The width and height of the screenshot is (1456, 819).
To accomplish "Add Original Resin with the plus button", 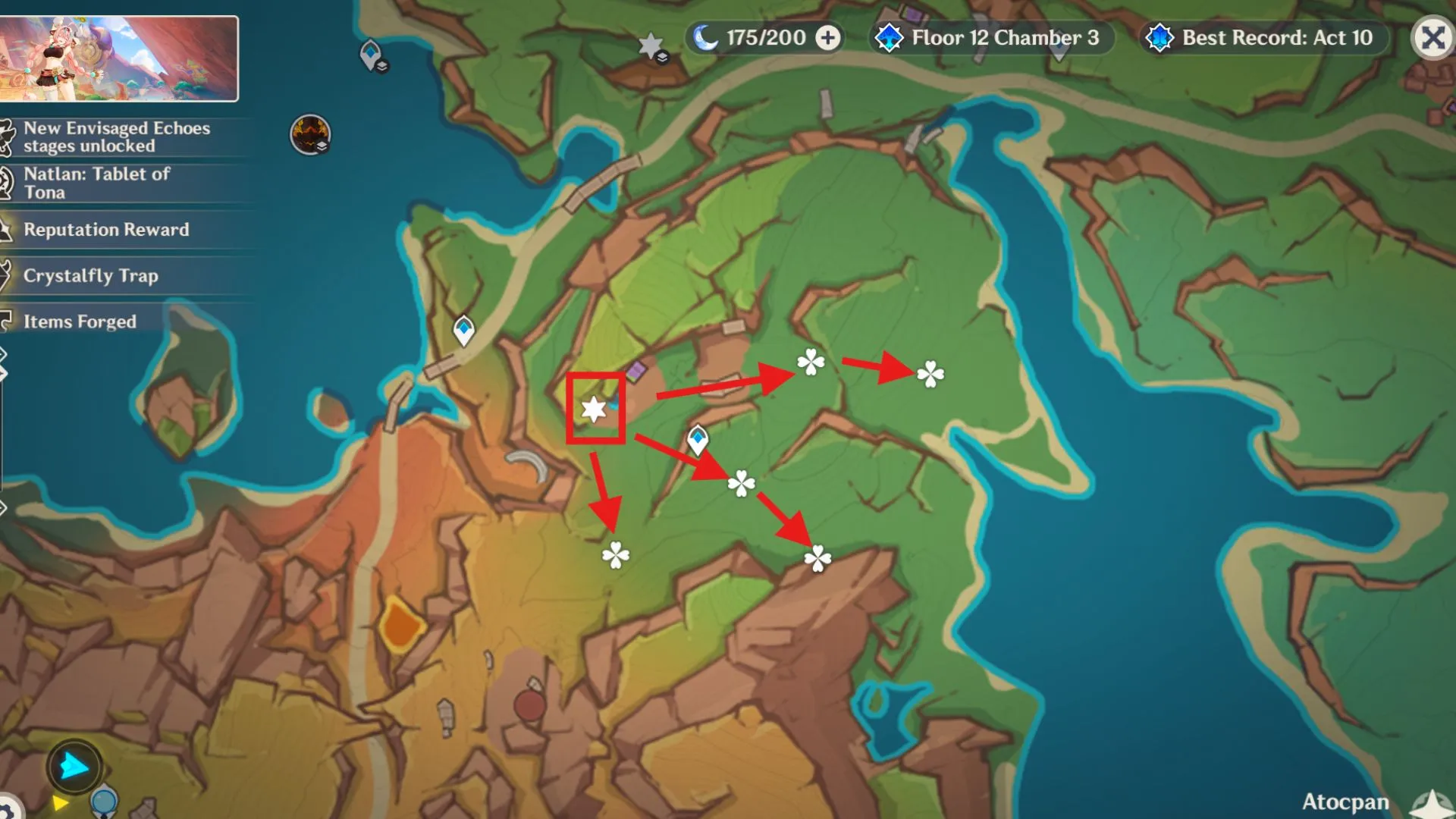I will 828,37.
